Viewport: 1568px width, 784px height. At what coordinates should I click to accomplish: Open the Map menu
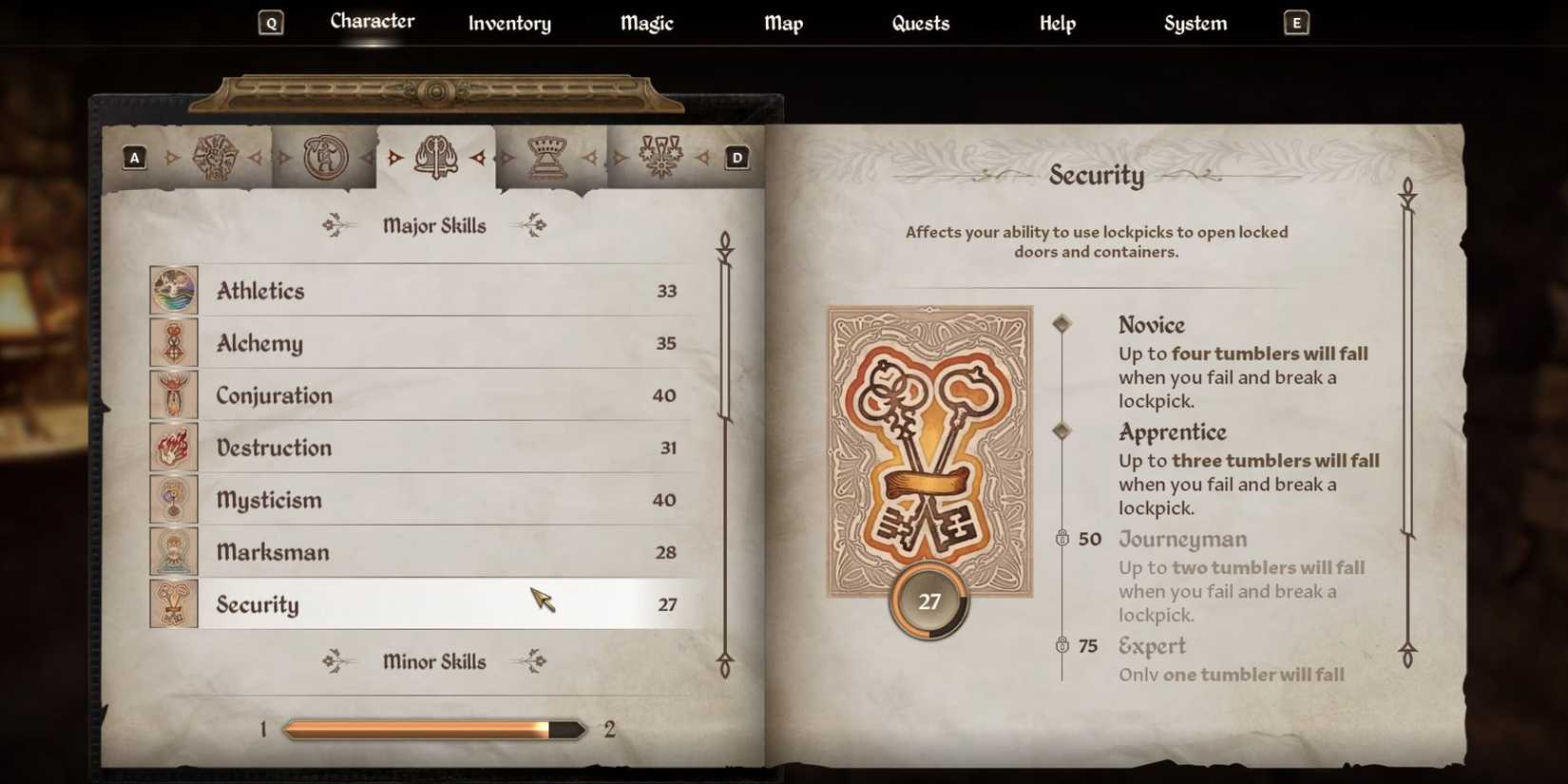[x=783, y=23]
